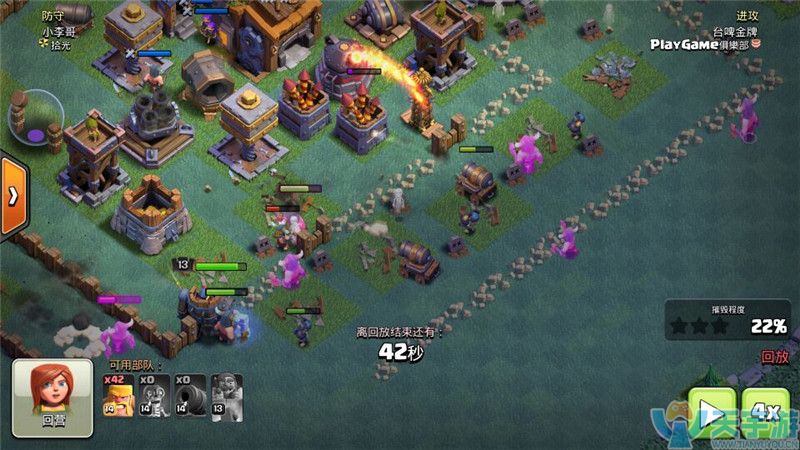800x450 pixels.
Task: Expand the orange arrow side tab
Action: pyautogui.click(x=12, y=196)
